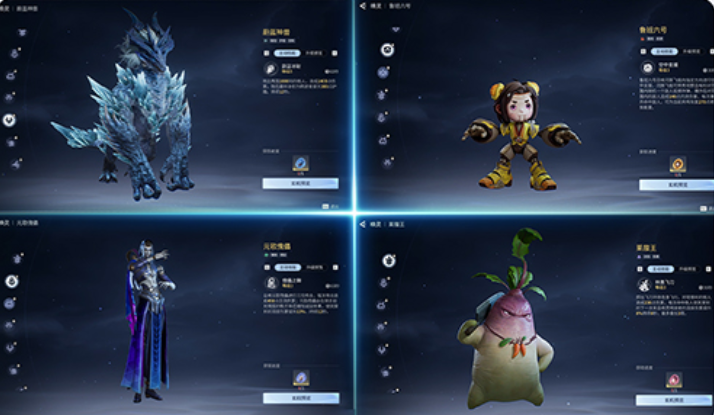Switch to the highlighted pill tab in the dragon panel
Viewport: 714px width, 415px height.
pos(285,51)
